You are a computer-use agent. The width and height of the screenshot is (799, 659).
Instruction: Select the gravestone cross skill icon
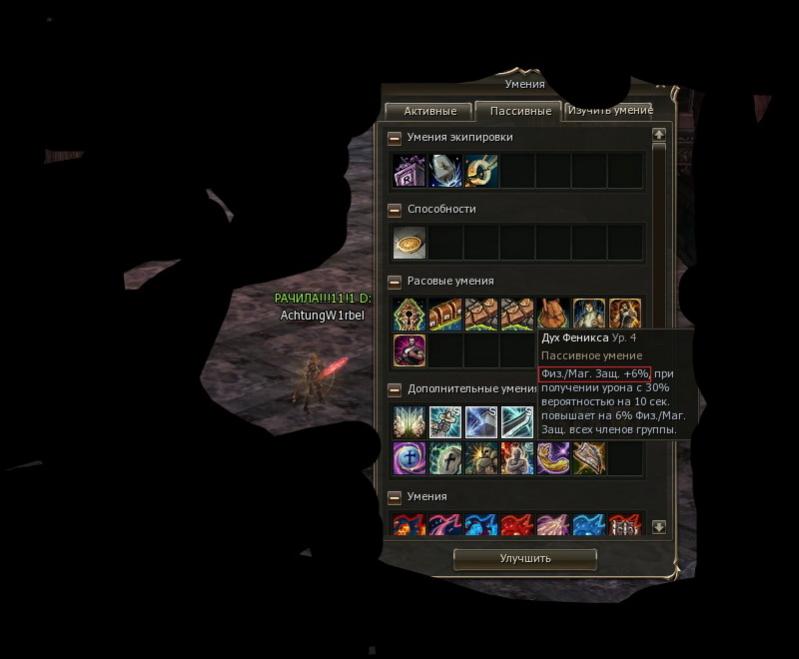(x=445, y=458)
